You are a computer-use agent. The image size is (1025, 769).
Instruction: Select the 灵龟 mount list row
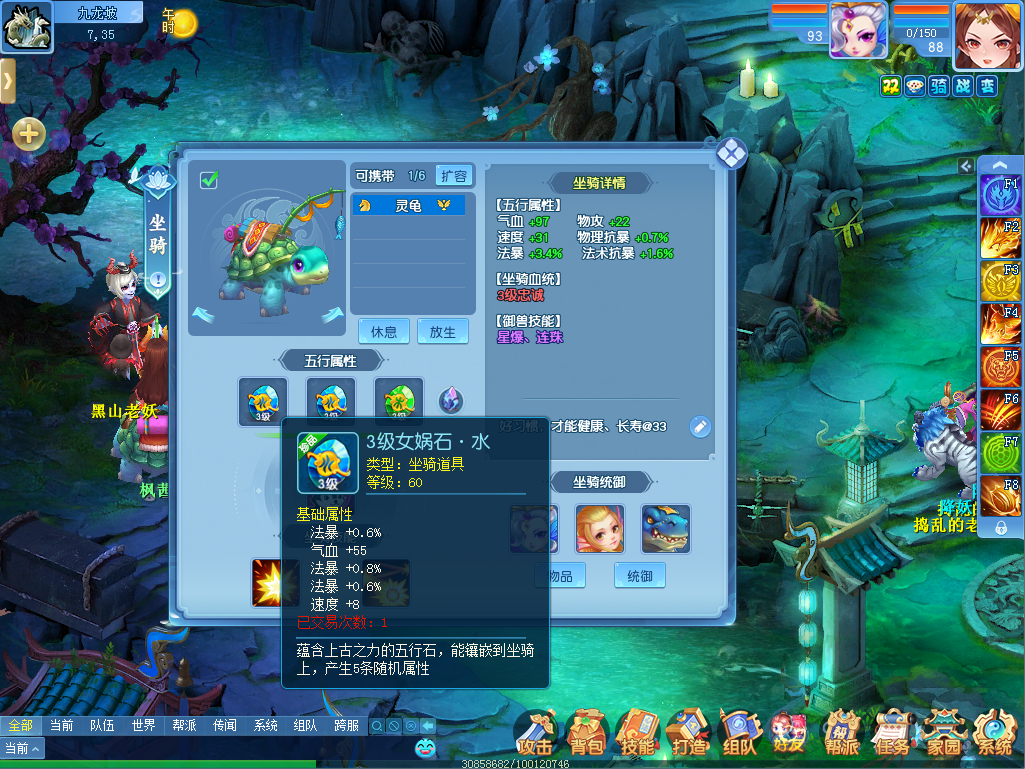pos(408,205)
